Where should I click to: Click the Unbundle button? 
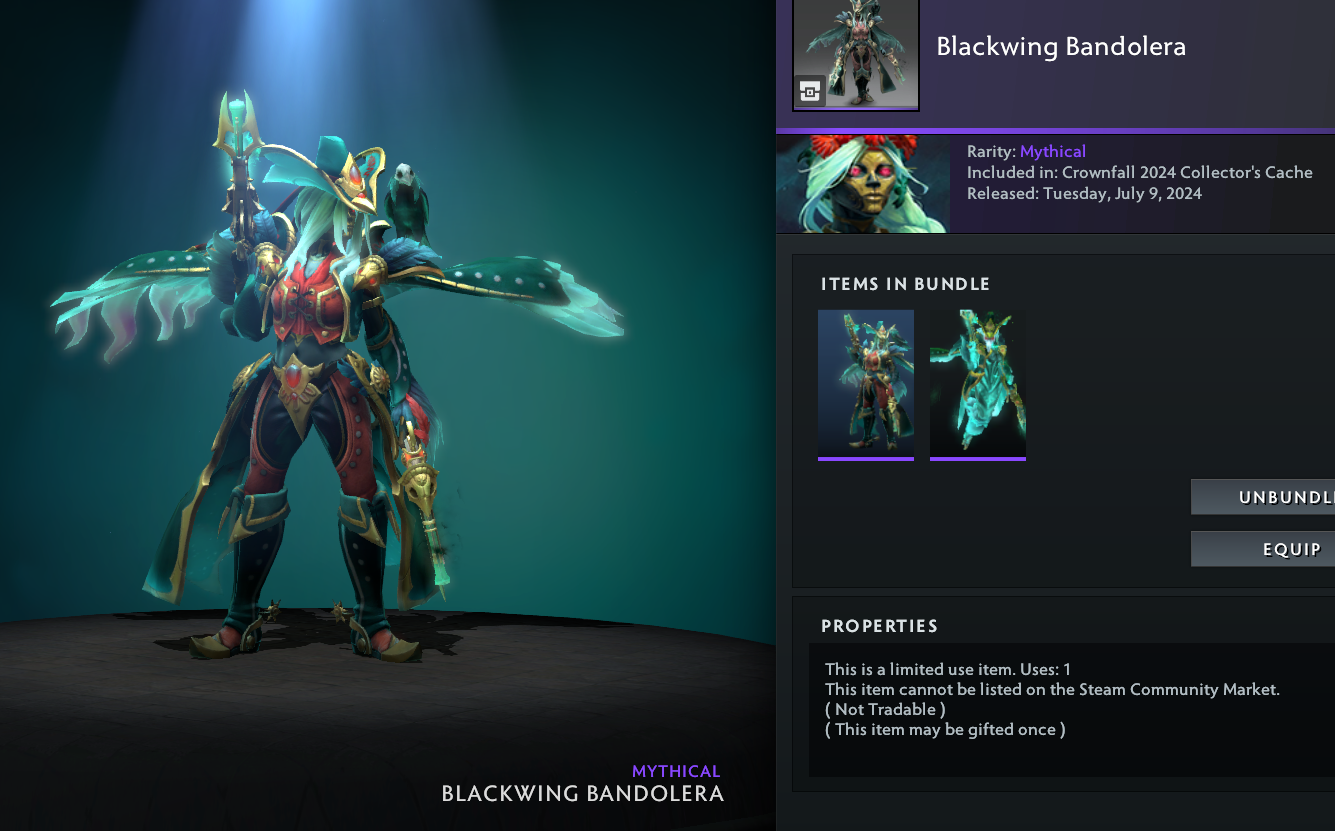coord(1263,497)
